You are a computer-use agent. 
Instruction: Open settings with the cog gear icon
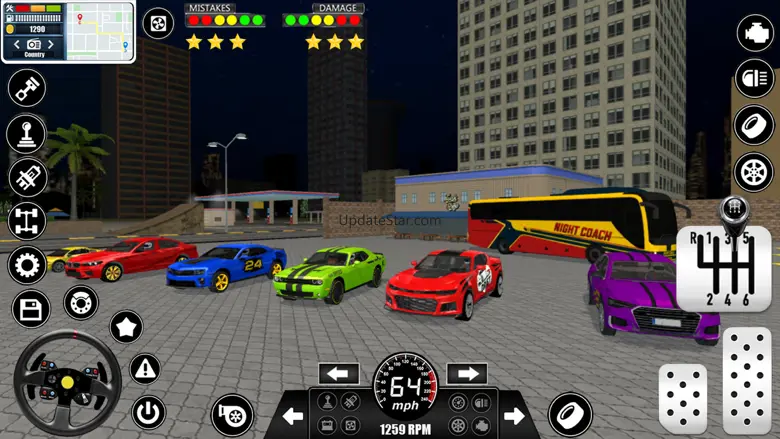coord(27,265)
